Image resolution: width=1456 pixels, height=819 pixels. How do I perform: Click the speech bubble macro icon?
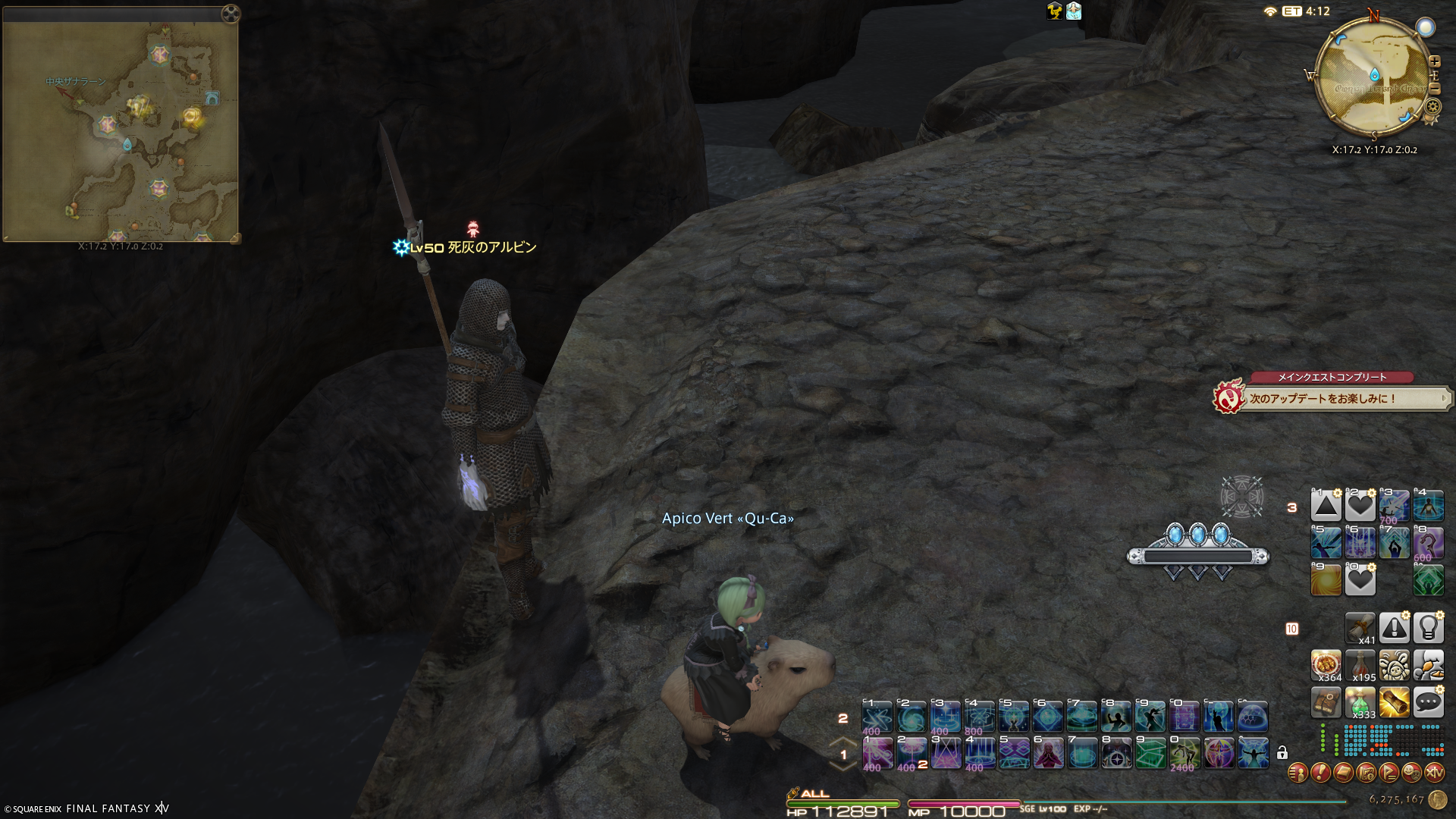[x=1428, y=702]
